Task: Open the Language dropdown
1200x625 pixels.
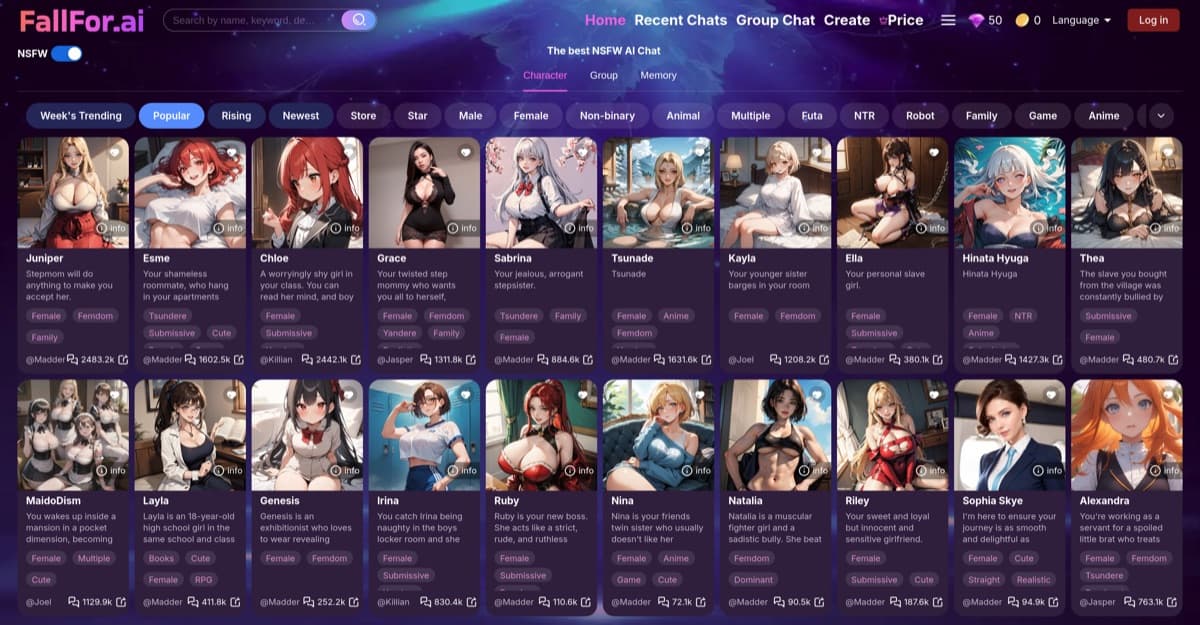Action: point(1082,20)
